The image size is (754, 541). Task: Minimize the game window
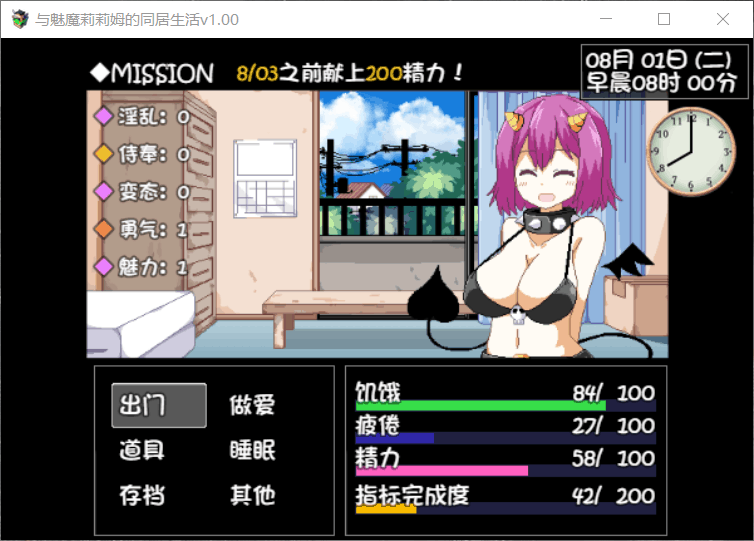[x=606, y=19]
